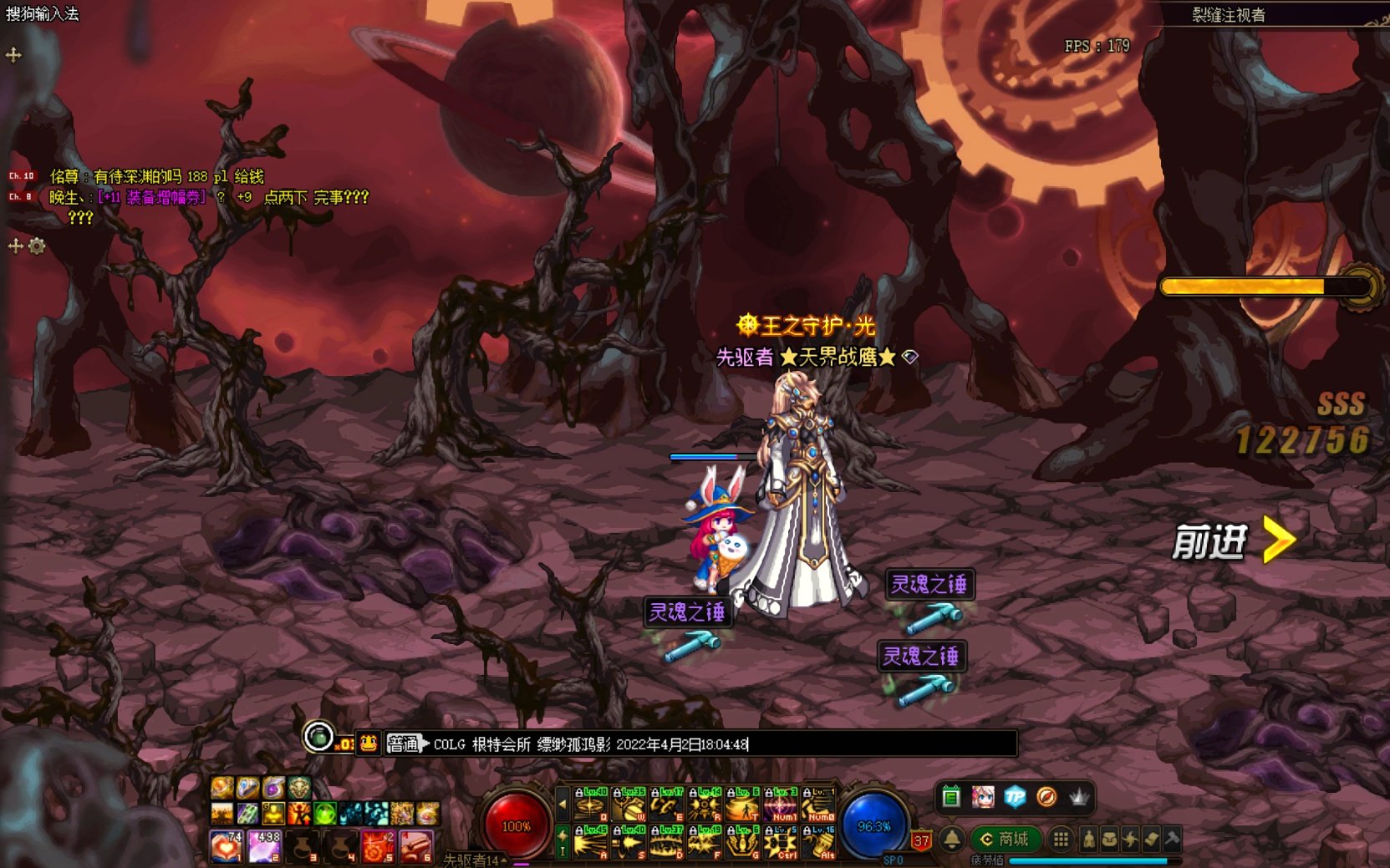Open the 商城 shop button
The width and height of the screenshot is (1390, 868).
tap(1005, 839)
